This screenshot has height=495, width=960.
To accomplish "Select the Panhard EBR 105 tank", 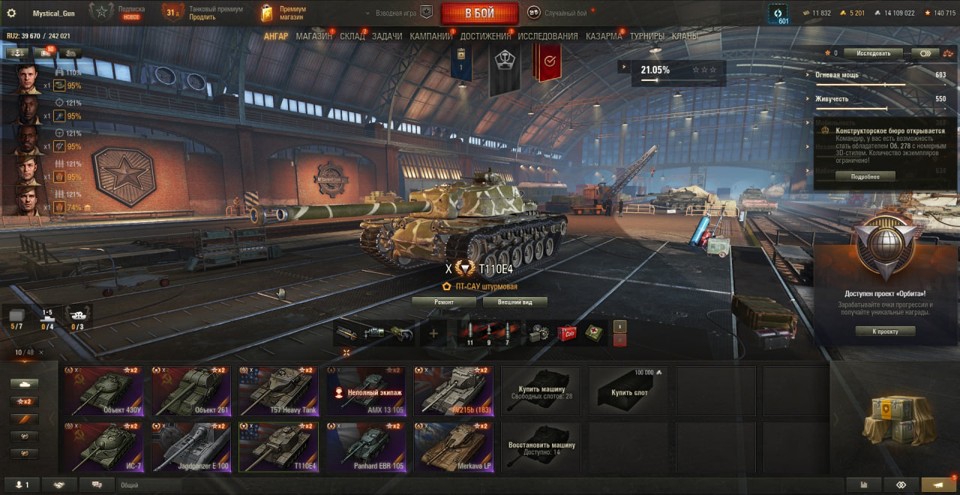I will click(x=367, y=446).
